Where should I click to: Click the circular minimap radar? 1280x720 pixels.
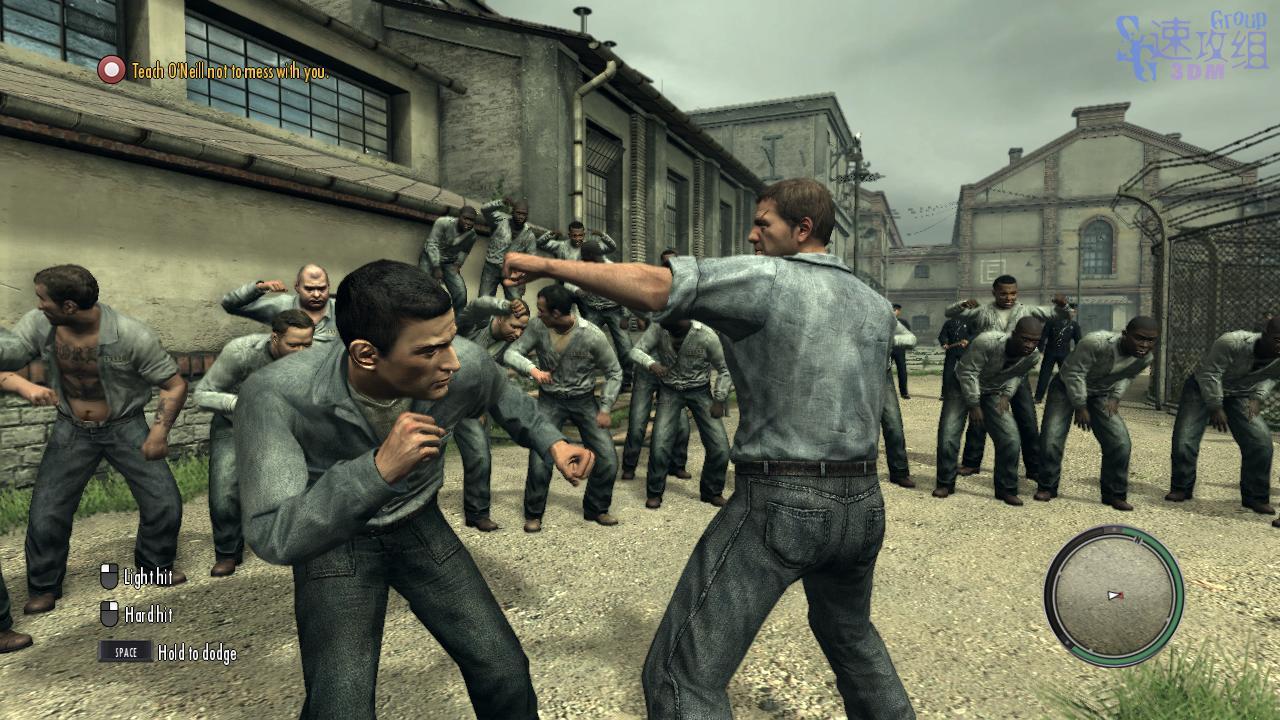pyautogui.click(x=1113, y=595)
